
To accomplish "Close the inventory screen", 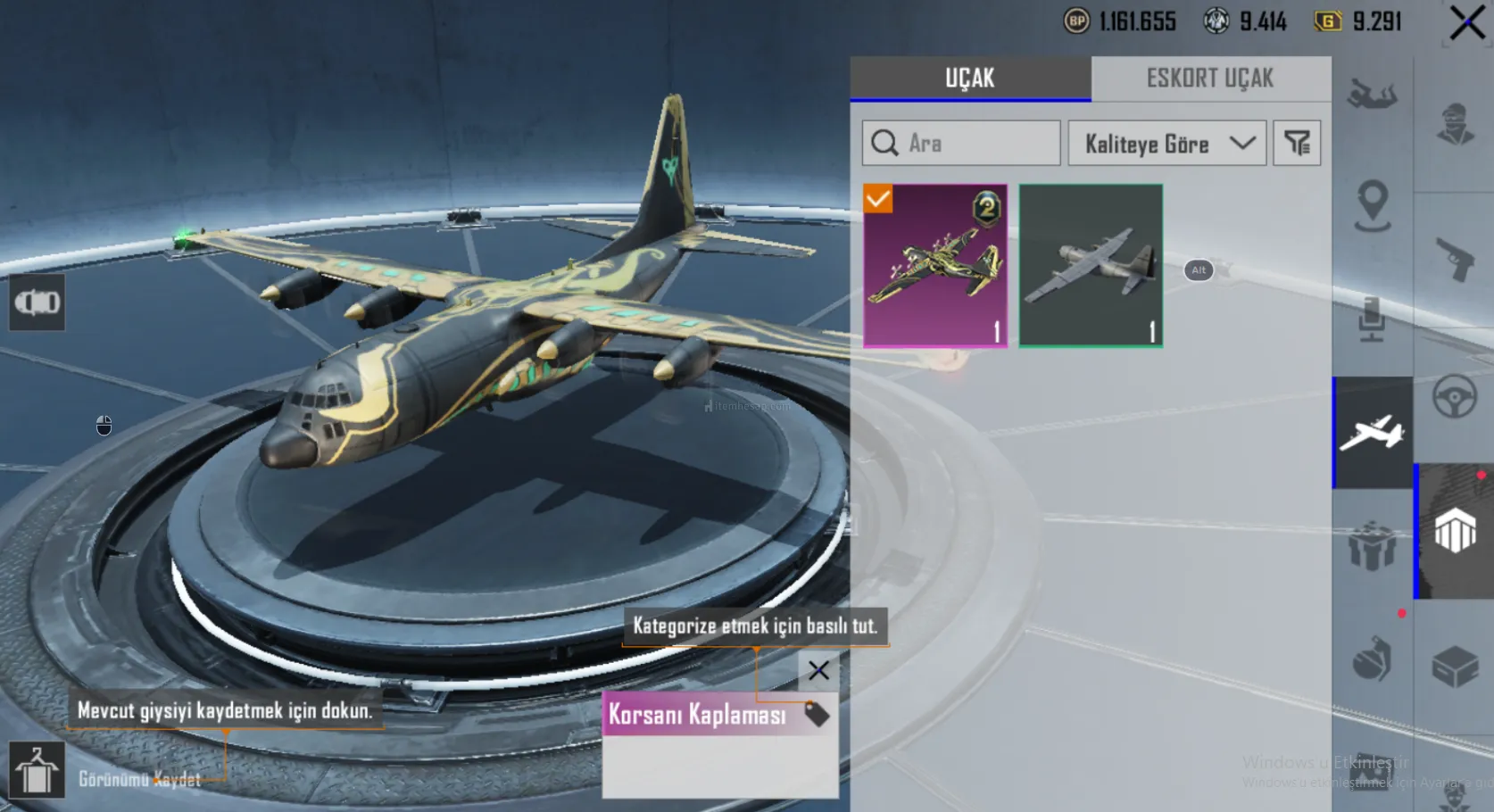I will point(1467,23).
